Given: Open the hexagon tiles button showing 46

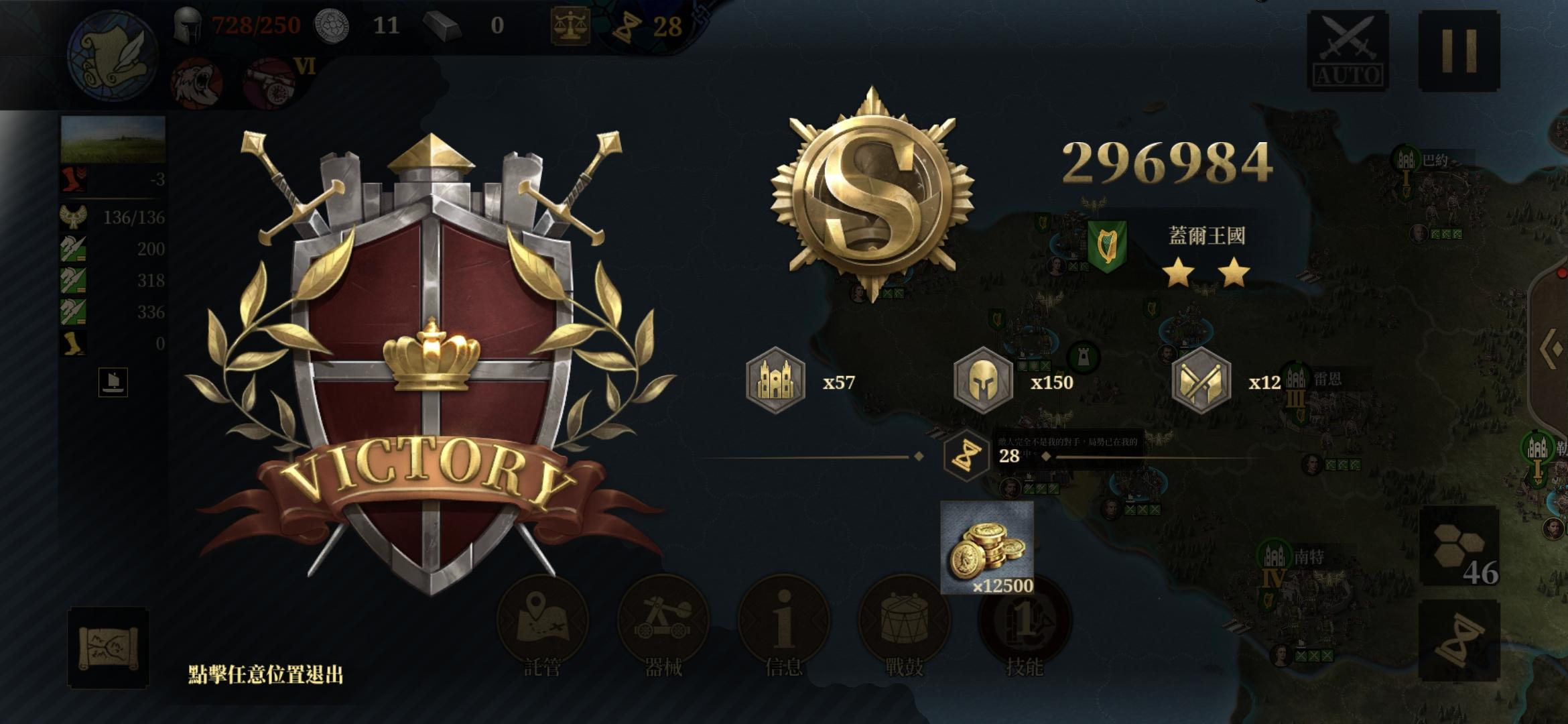Looking at the screenshot, I should 1459,547.
